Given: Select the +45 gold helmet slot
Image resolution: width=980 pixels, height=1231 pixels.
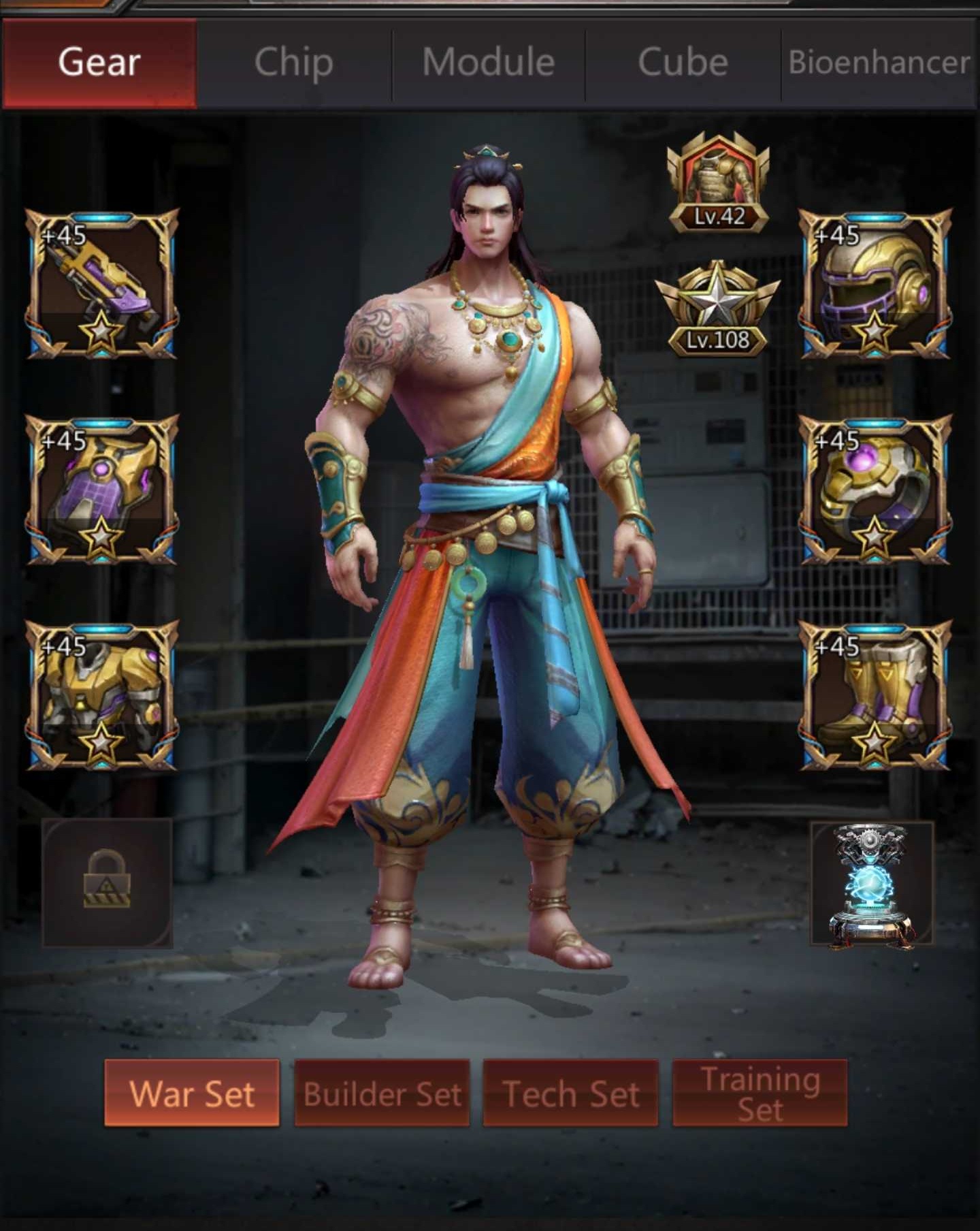Looking at the screenshot, I should [875, 283].
